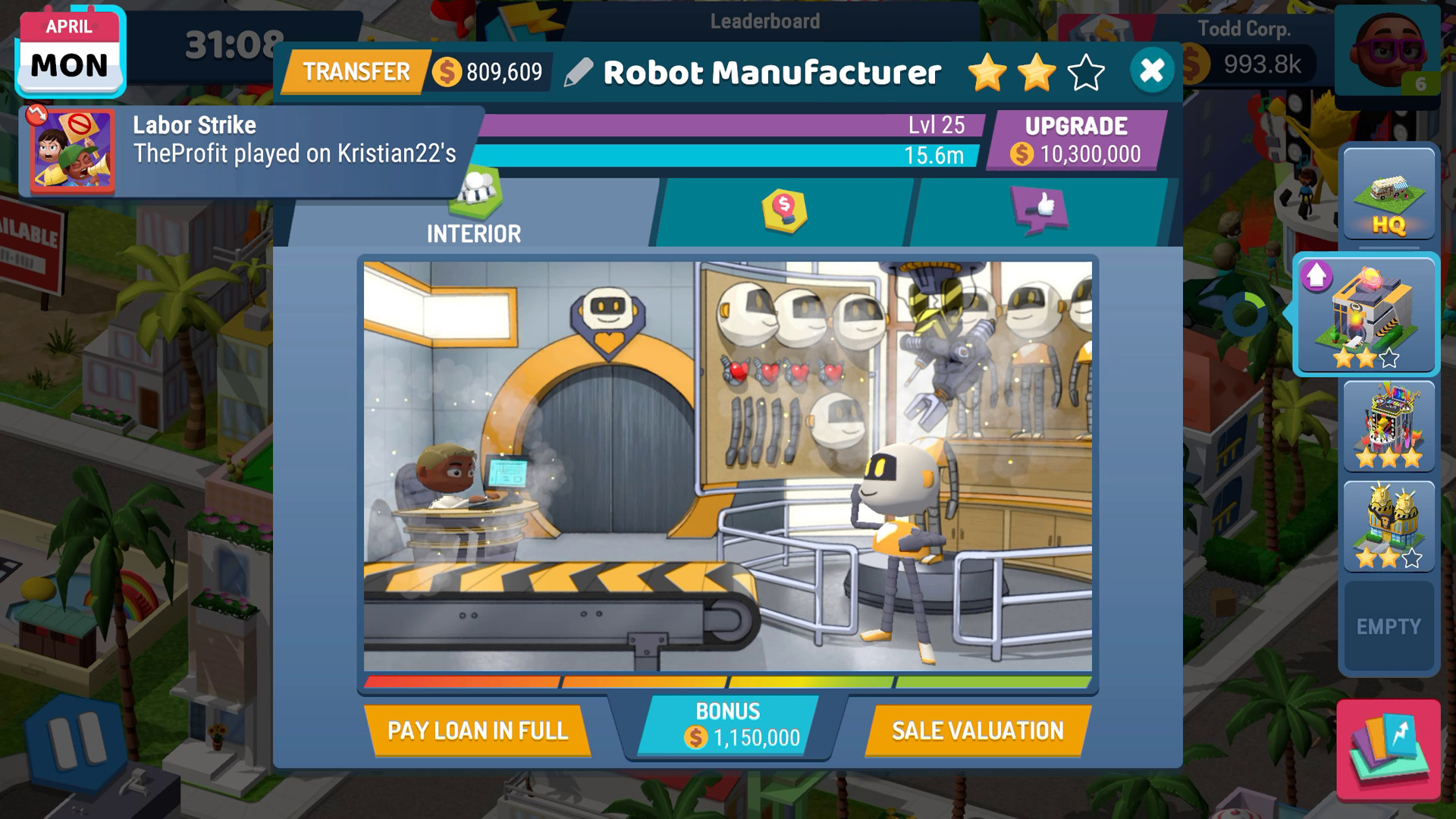Upgrade the building for 10,300,000

click(1076, 138)
